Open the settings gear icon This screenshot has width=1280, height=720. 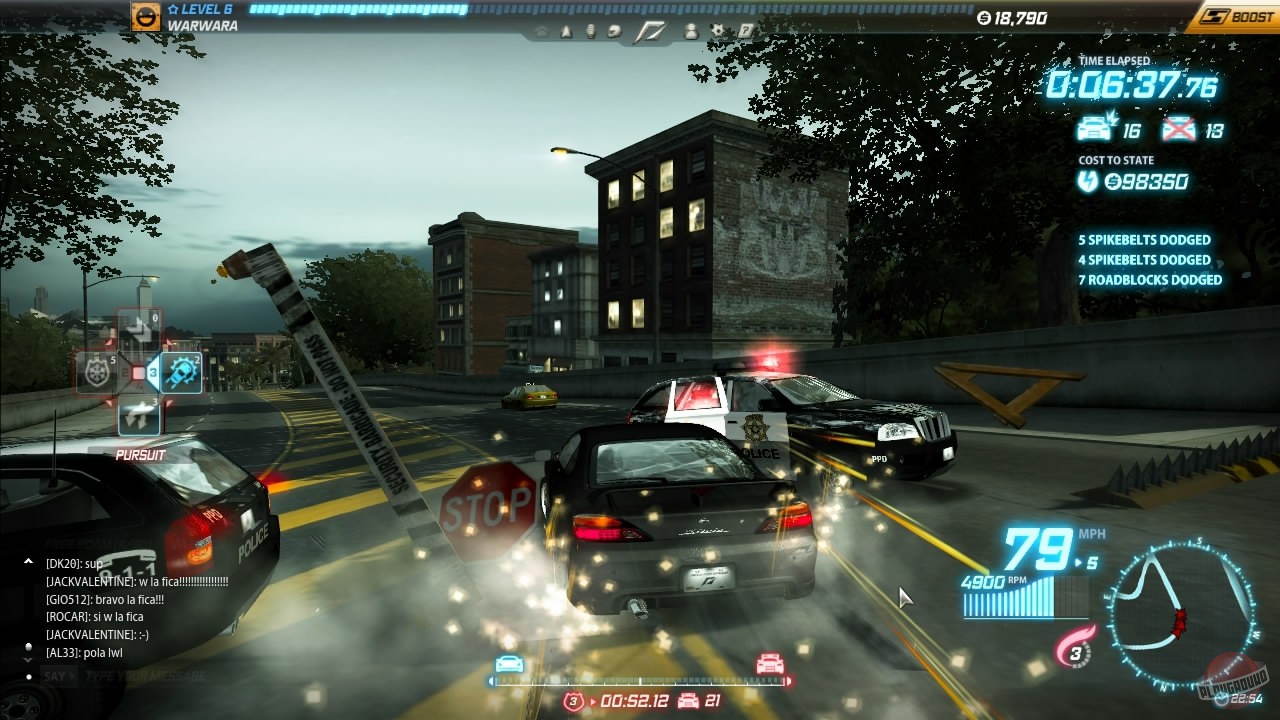tap(718, 31)
